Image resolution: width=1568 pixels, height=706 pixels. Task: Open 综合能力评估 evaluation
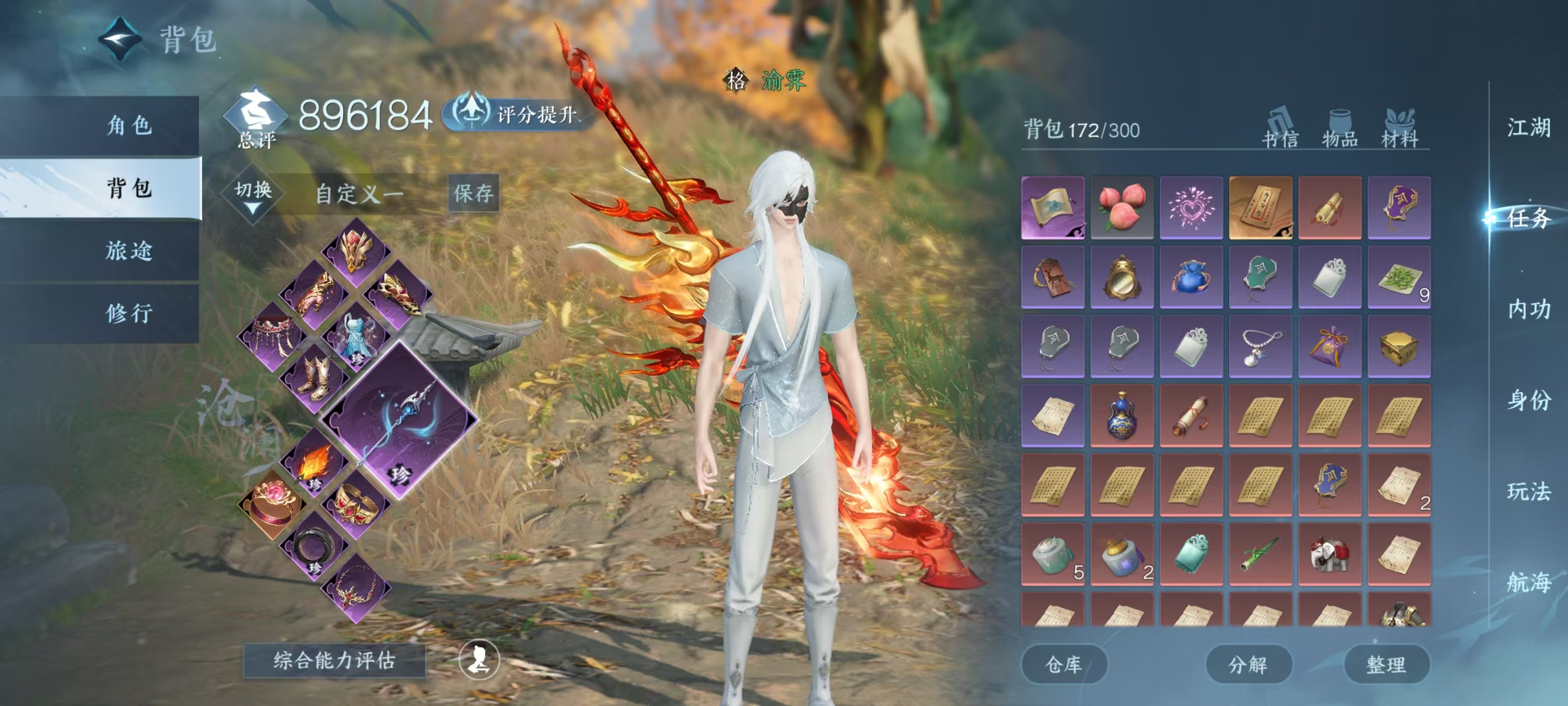pyautogui.click(x=334, y=660)
